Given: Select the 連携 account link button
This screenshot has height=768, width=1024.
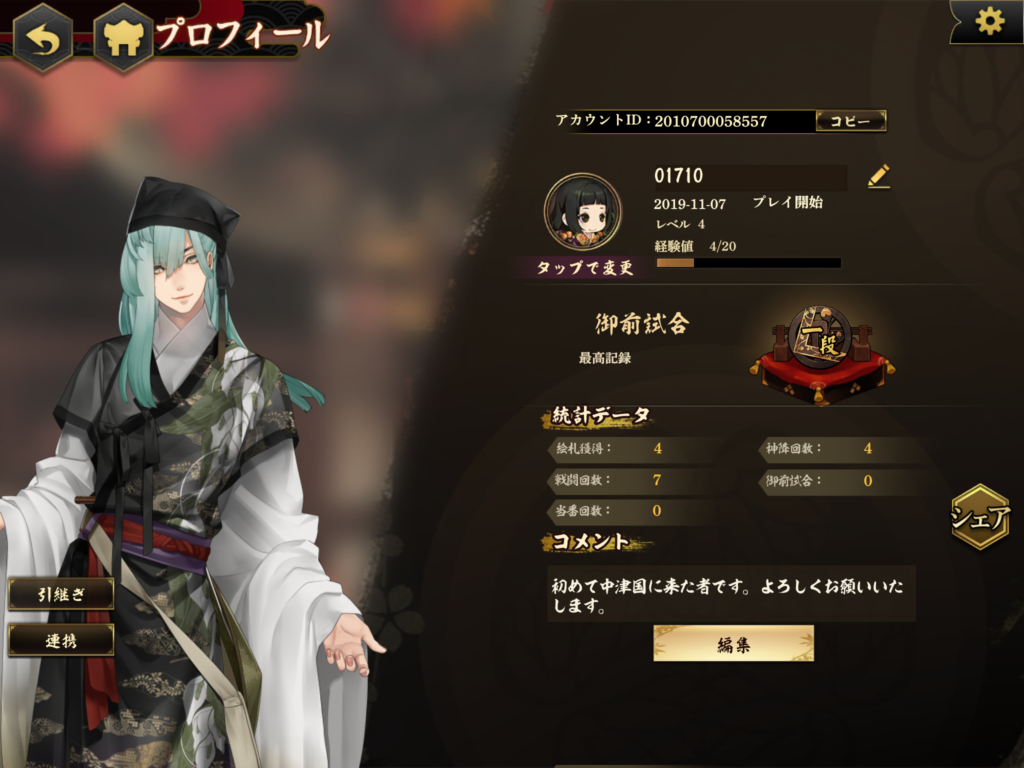Looking at the screenshot, I should click(x=61, y=640).
